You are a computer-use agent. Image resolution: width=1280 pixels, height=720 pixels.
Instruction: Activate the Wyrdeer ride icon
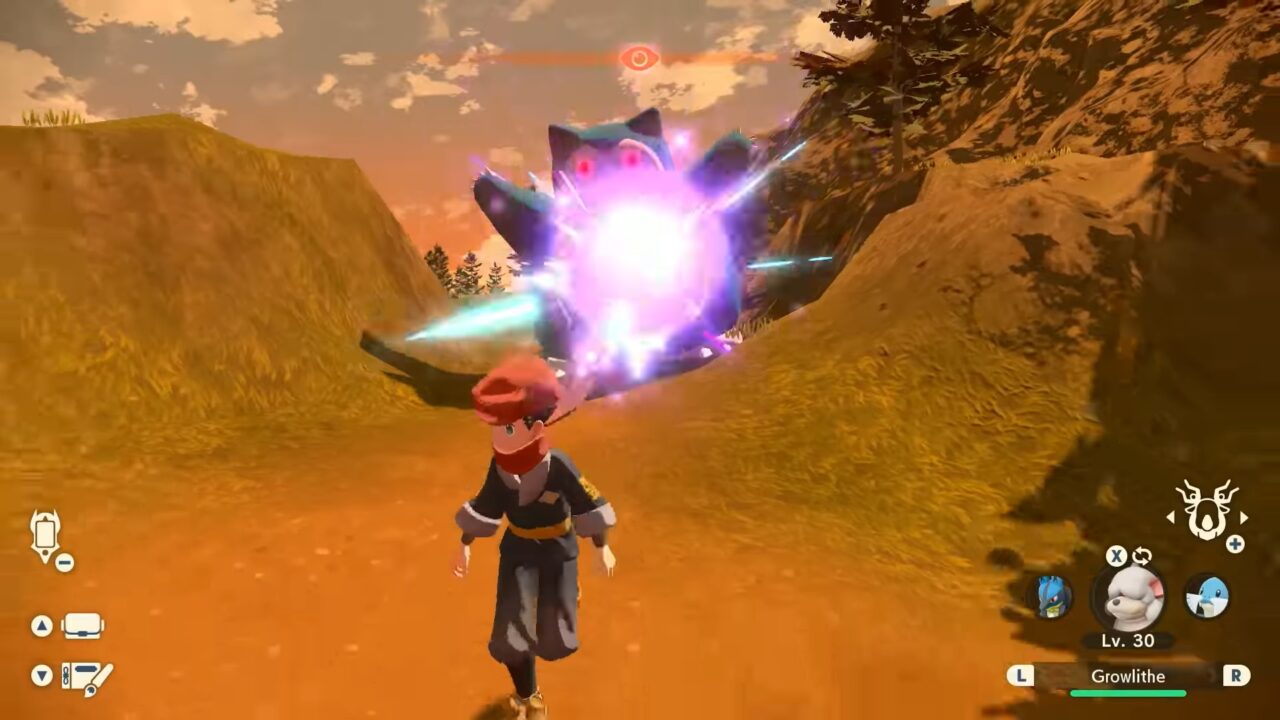(1206, 510)
